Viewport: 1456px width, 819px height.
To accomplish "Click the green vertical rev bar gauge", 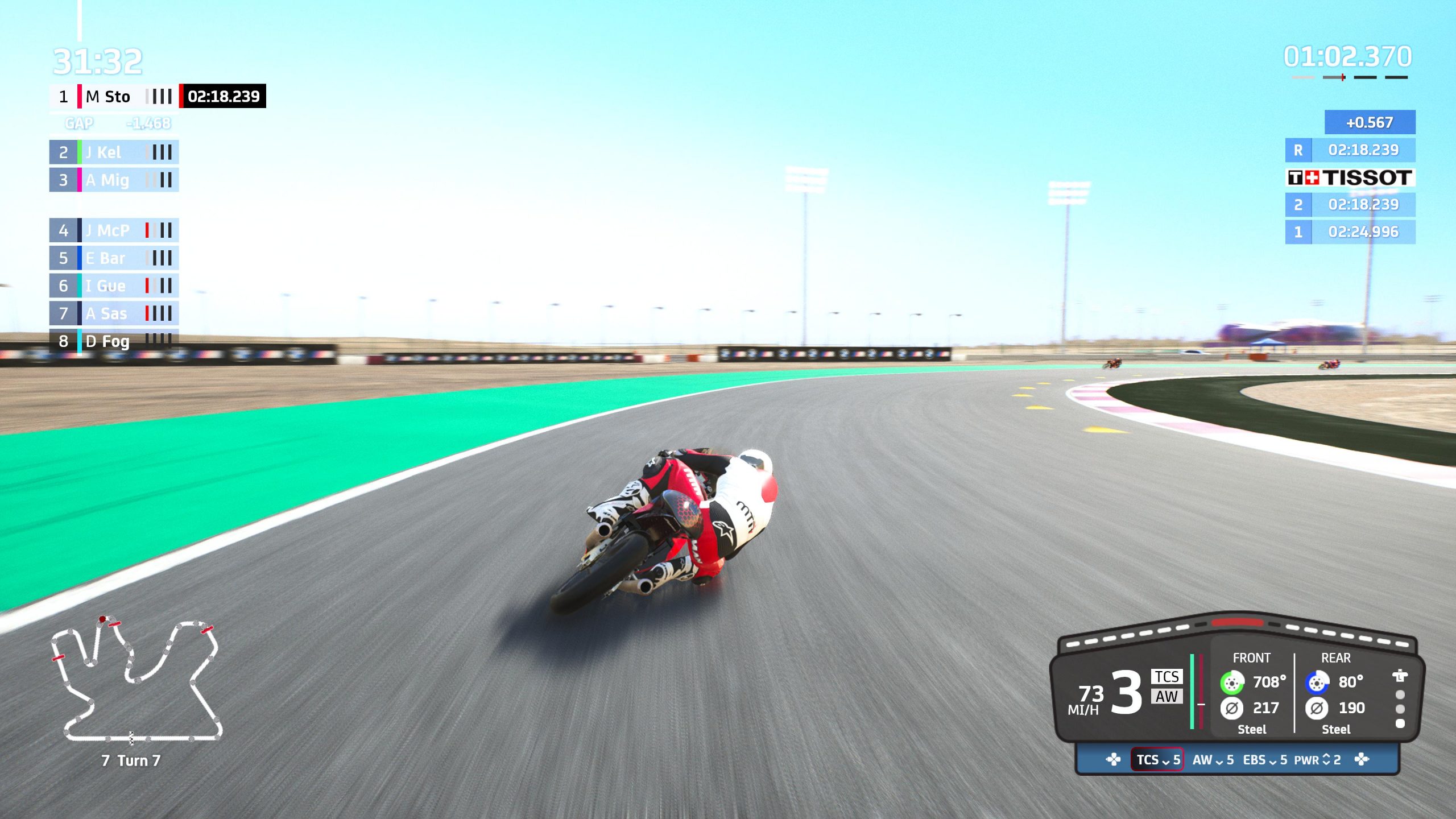I will coord(1192,691).
